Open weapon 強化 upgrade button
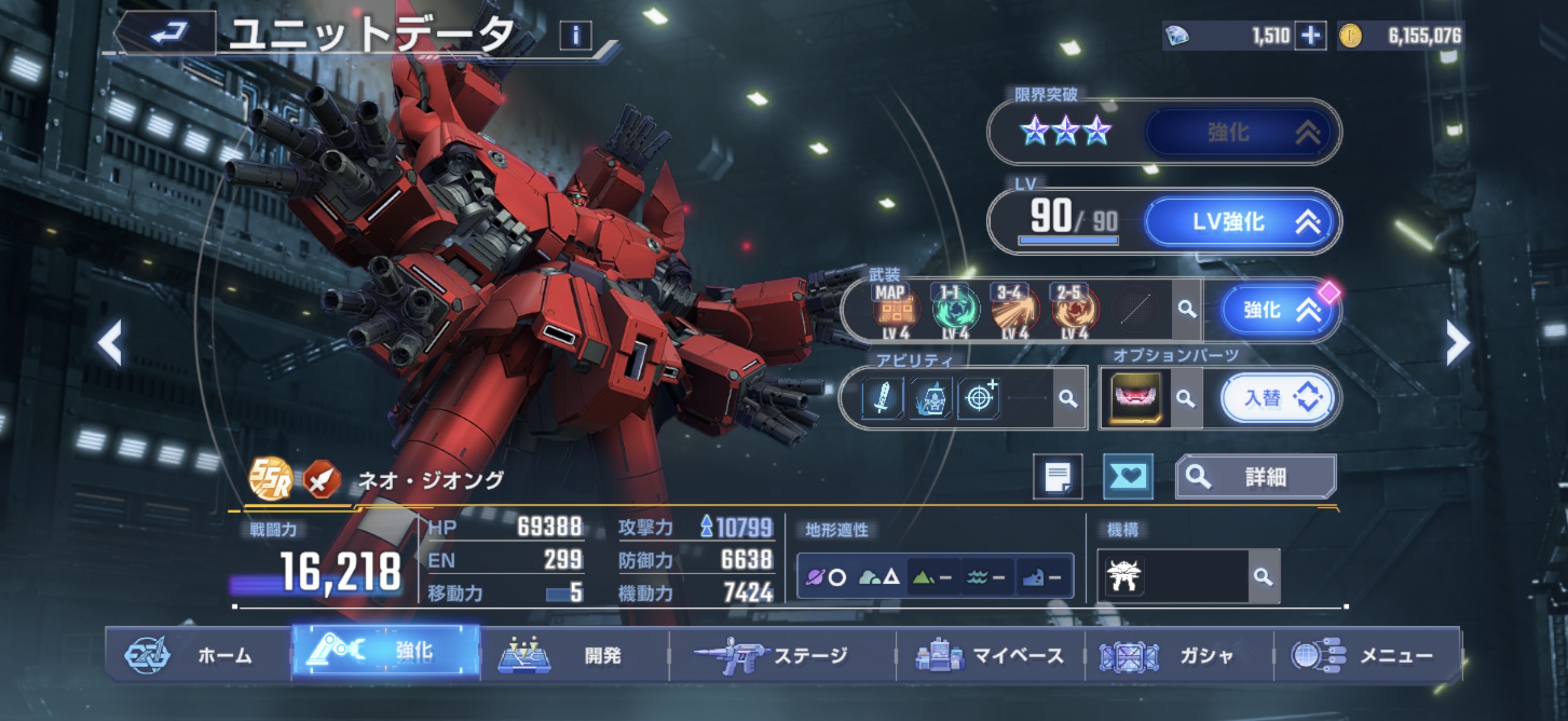This screenshot has height=721, width=1568. [1279, 309]
